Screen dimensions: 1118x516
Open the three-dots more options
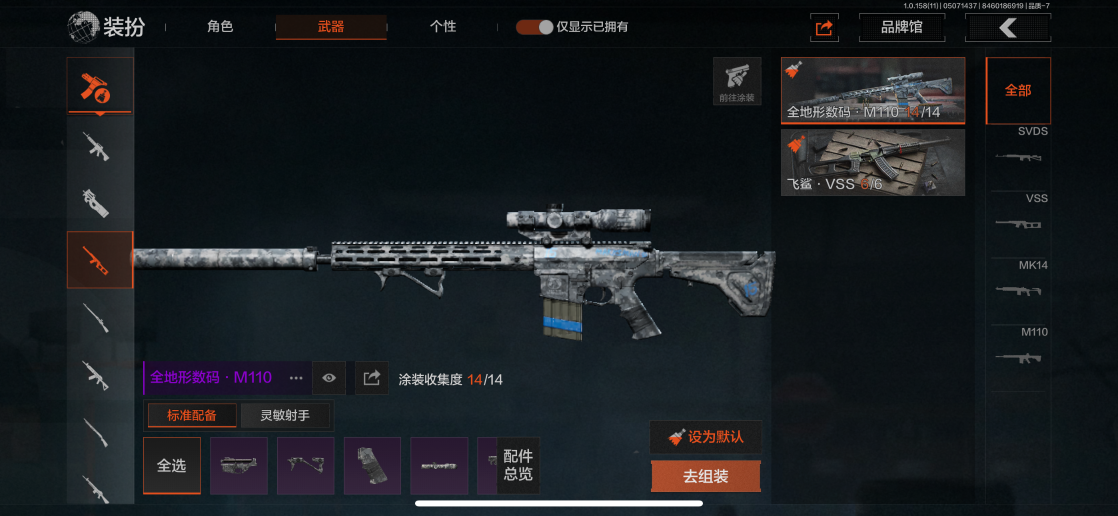tap(296, 378)
